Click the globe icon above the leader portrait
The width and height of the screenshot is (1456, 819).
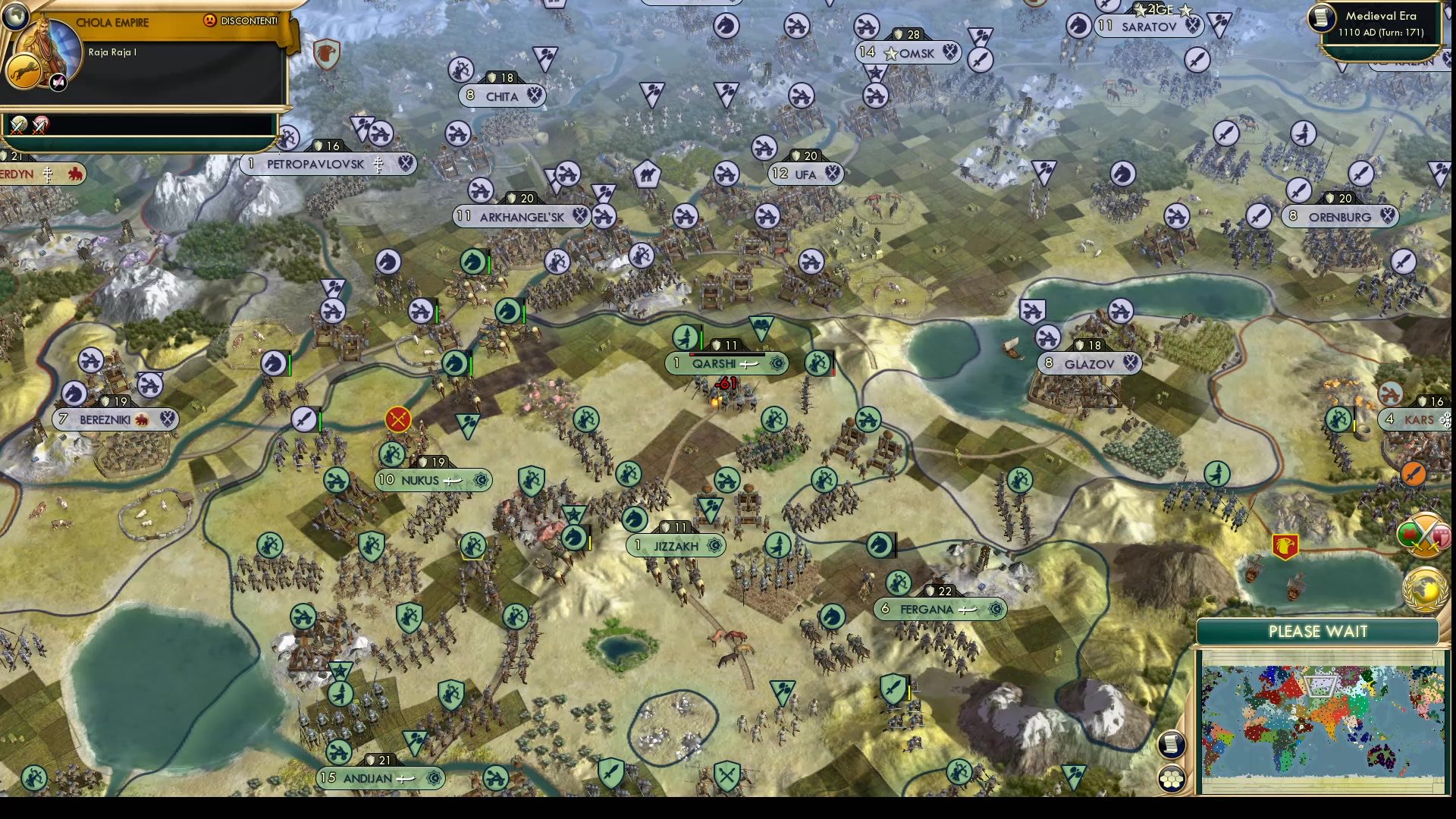(15, 17)
